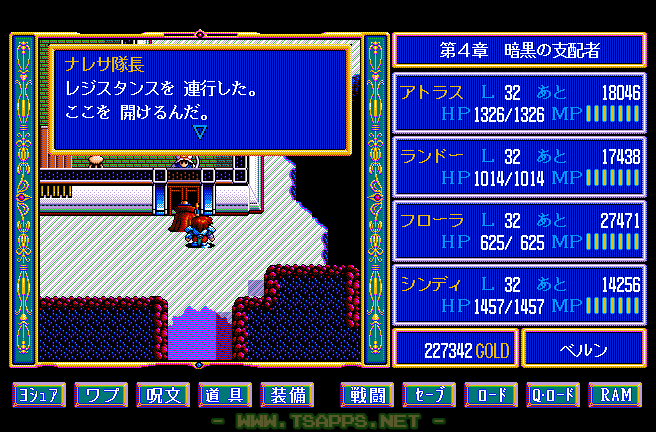Open the ヨシュア command button

click(x=39, y=395)
